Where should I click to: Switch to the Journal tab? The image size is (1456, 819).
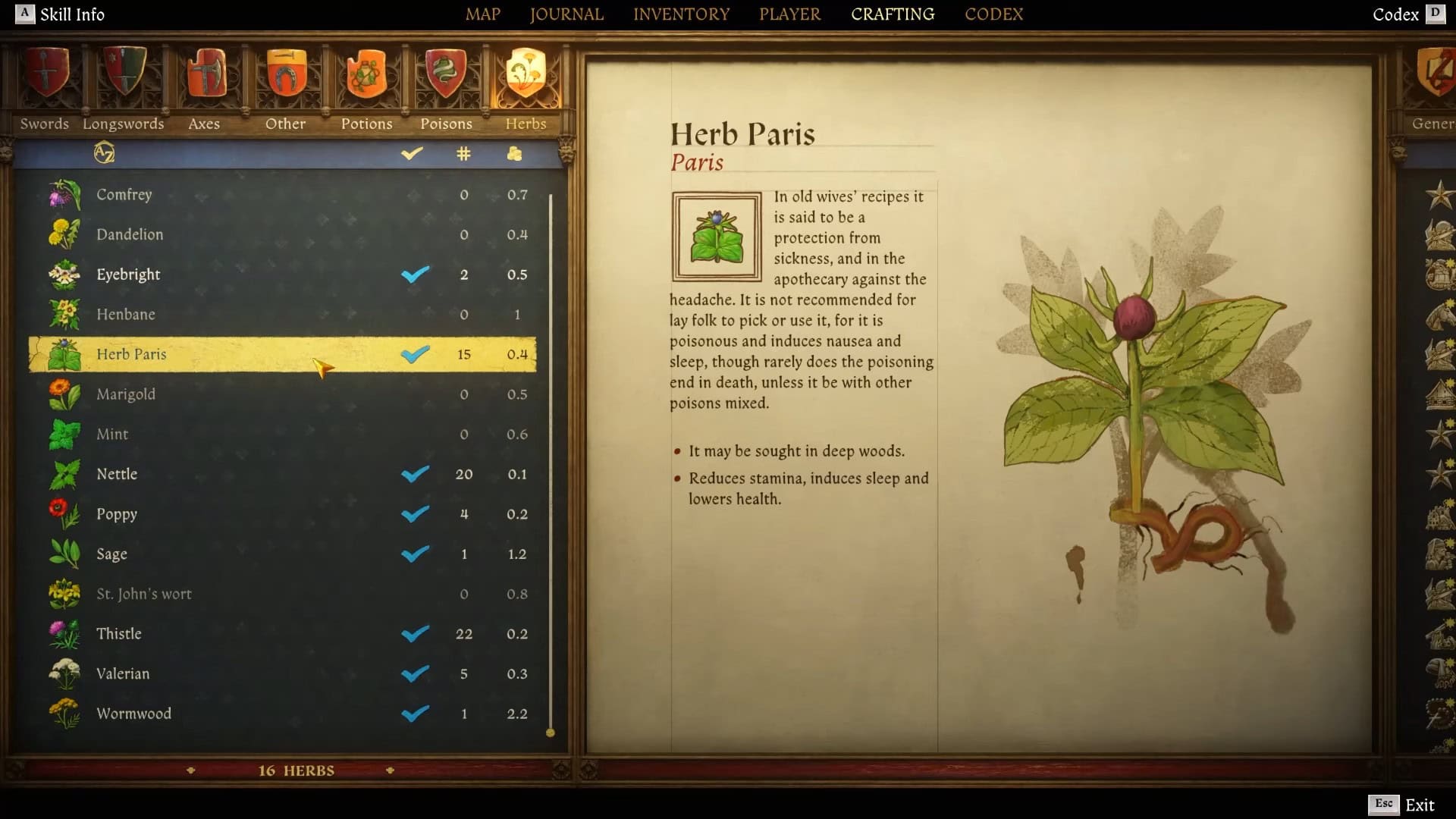(x=566, y=14)
